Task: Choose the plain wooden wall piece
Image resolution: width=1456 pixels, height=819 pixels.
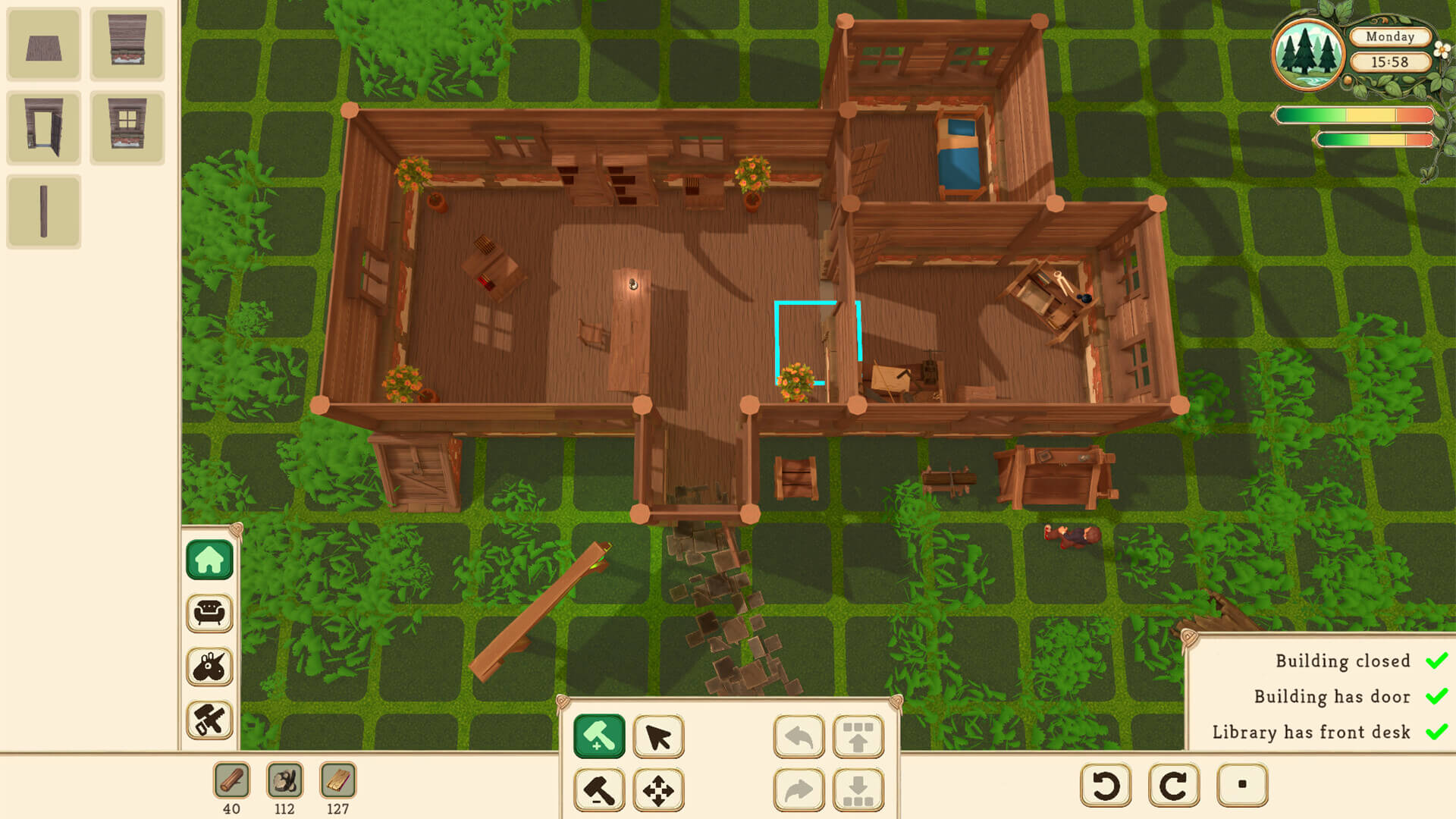Action: pyautogui.click(x=127, y=44)
